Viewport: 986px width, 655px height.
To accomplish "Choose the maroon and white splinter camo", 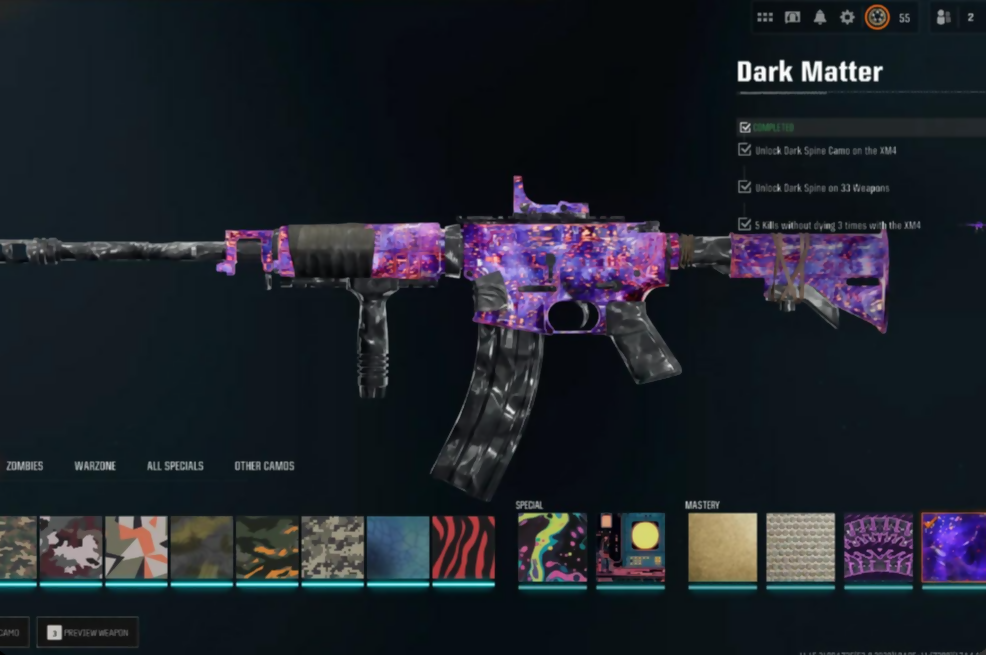I will (71, 547).
